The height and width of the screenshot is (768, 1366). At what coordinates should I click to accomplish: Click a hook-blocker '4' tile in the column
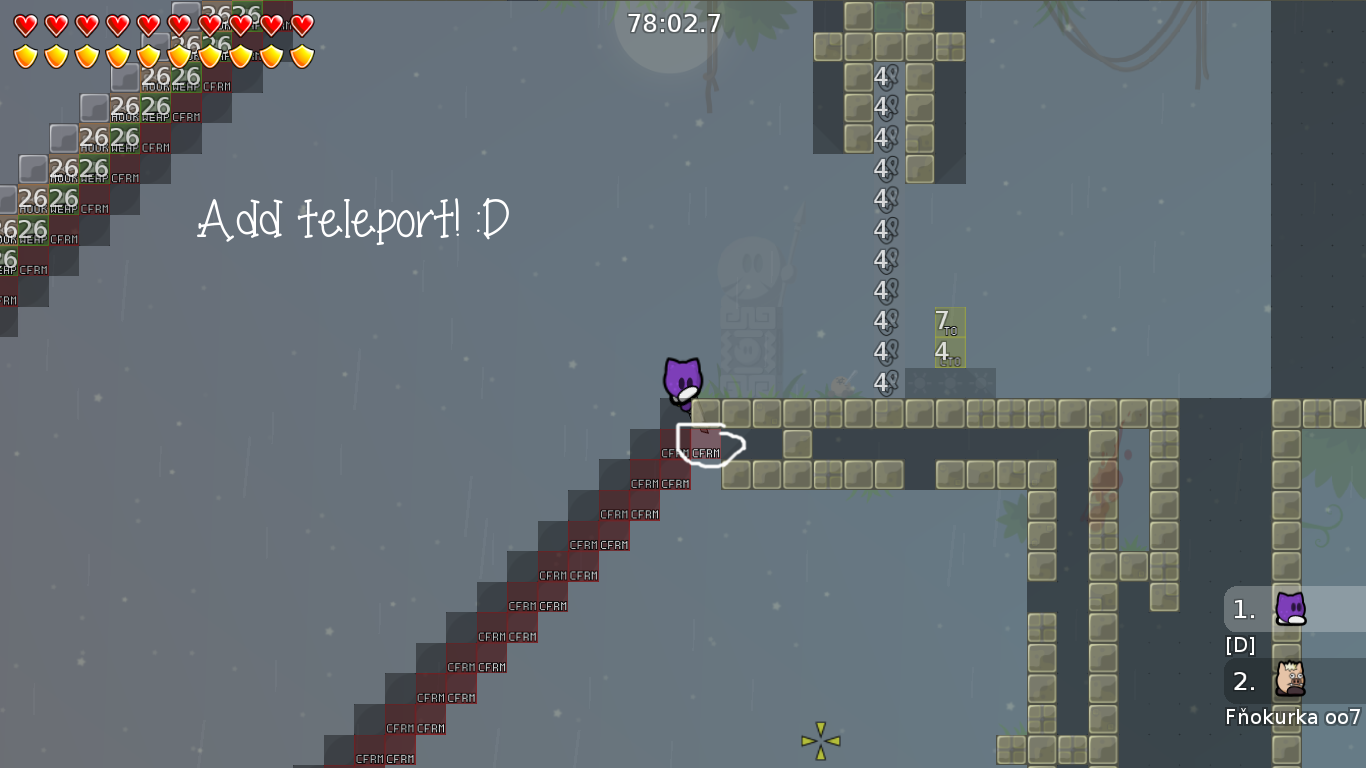[x=883, y=196]
